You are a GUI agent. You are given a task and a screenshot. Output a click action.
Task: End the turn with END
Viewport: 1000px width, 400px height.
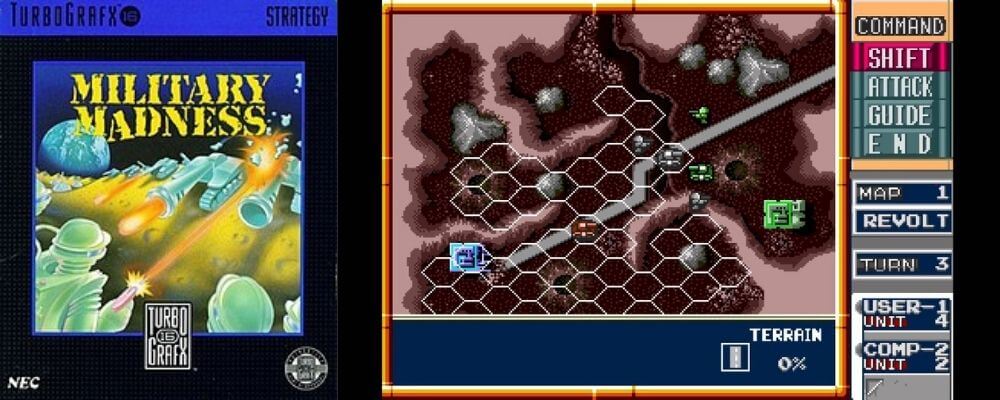(899, 143)
